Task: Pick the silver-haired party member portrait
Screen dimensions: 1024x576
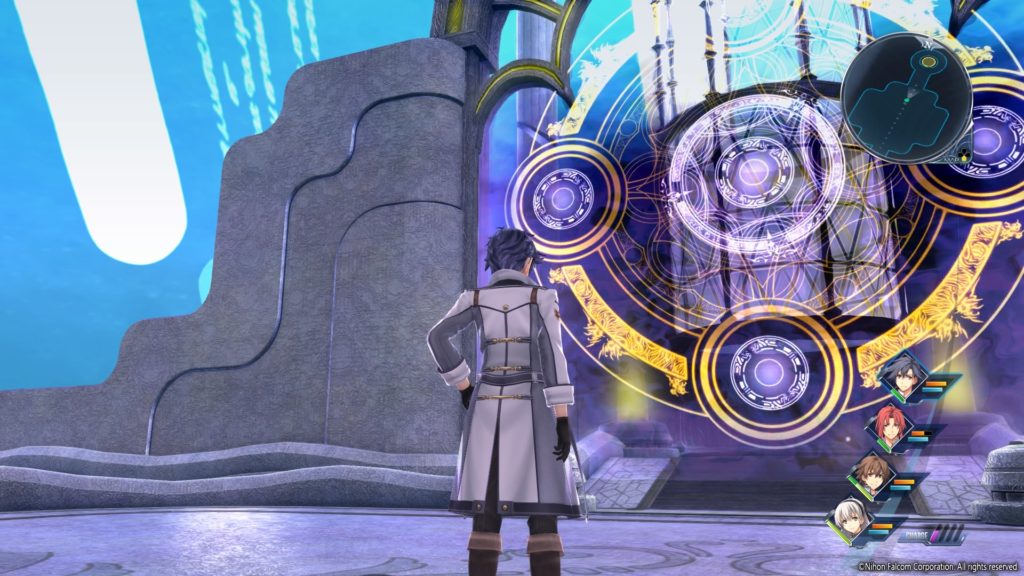Action: (848, 521)
